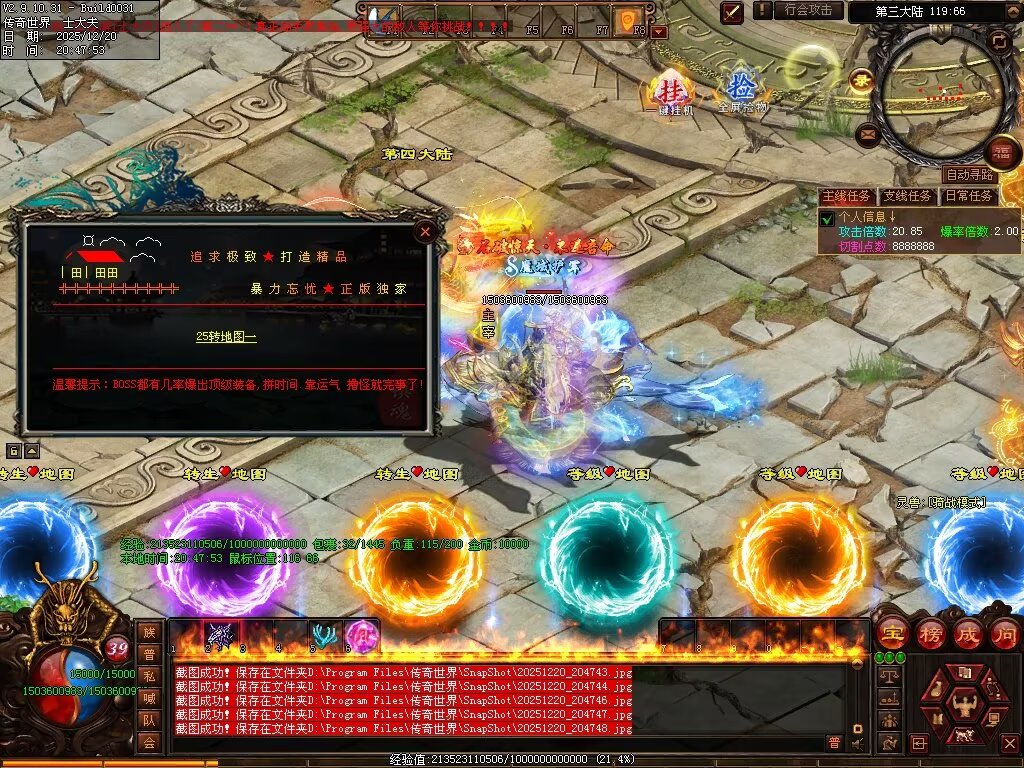Close the map teleport dialog
The width and height of the screenshot is (1024, 768).
tap(425, 232)
